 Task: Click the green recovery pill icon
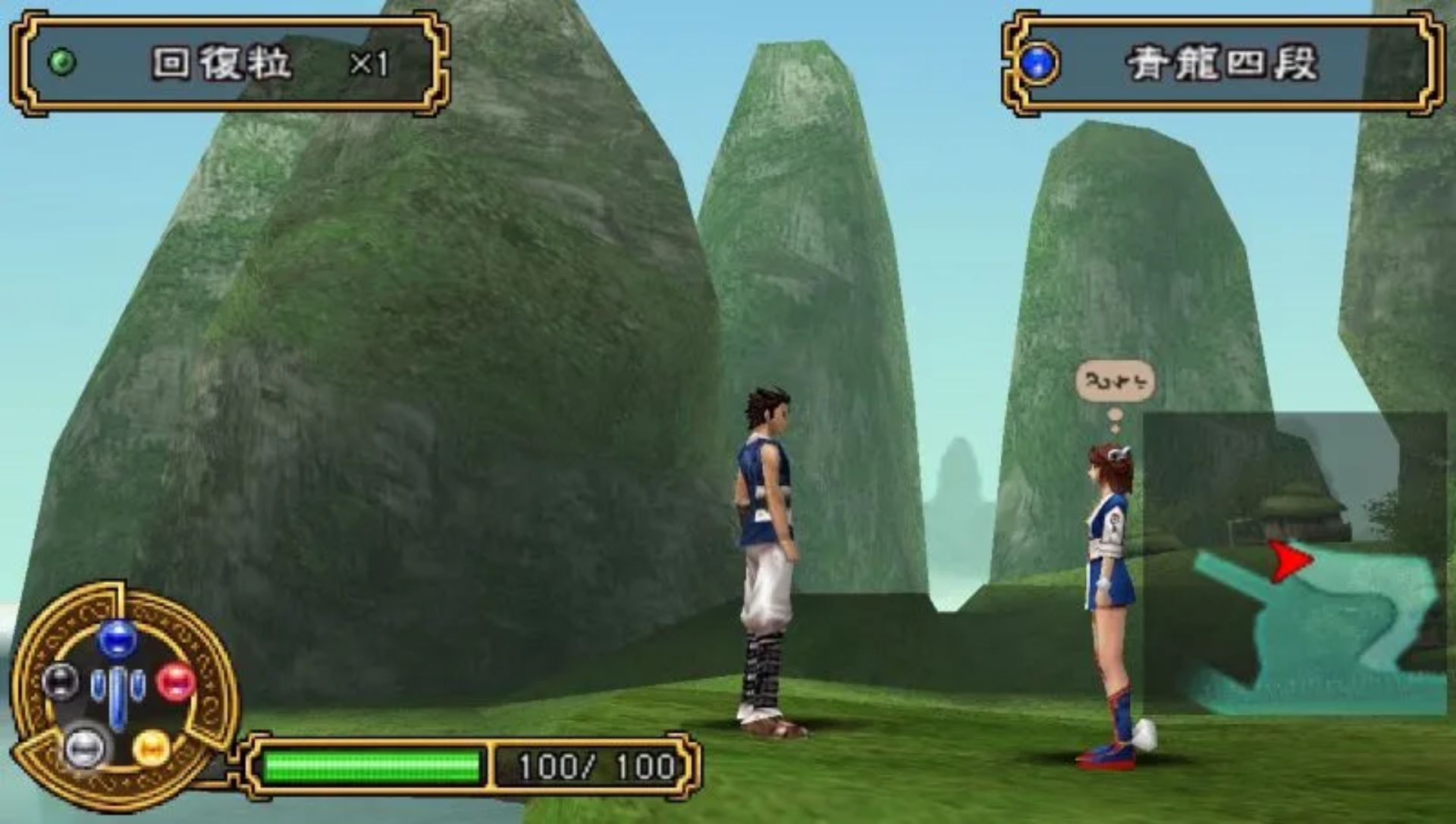click(x=61, y=62)
